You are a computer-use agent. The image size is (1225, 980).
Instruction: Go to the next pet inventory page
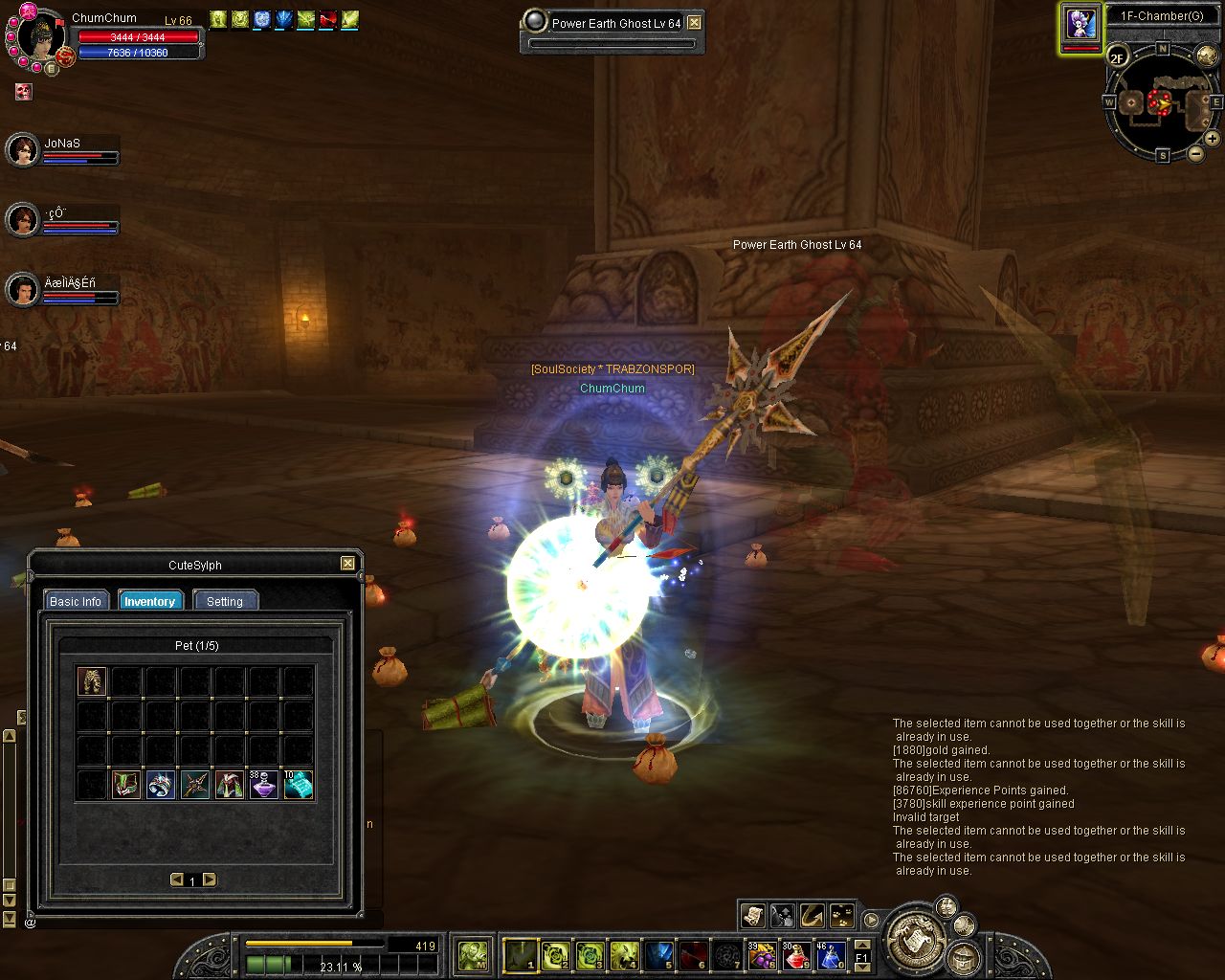click(210, 880)
